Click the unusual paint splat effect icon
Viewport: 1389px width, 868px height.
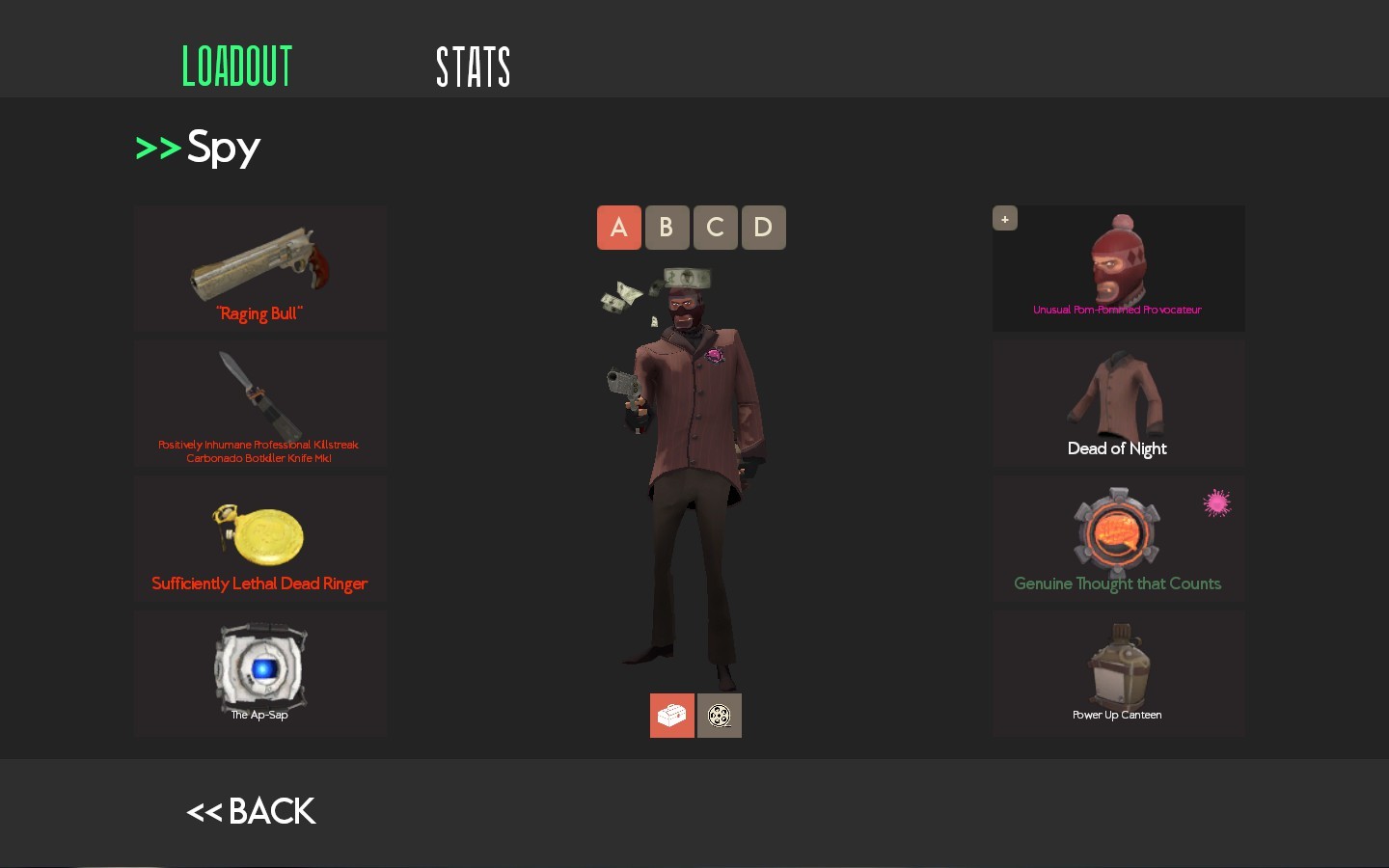[x=1216, y=502]
